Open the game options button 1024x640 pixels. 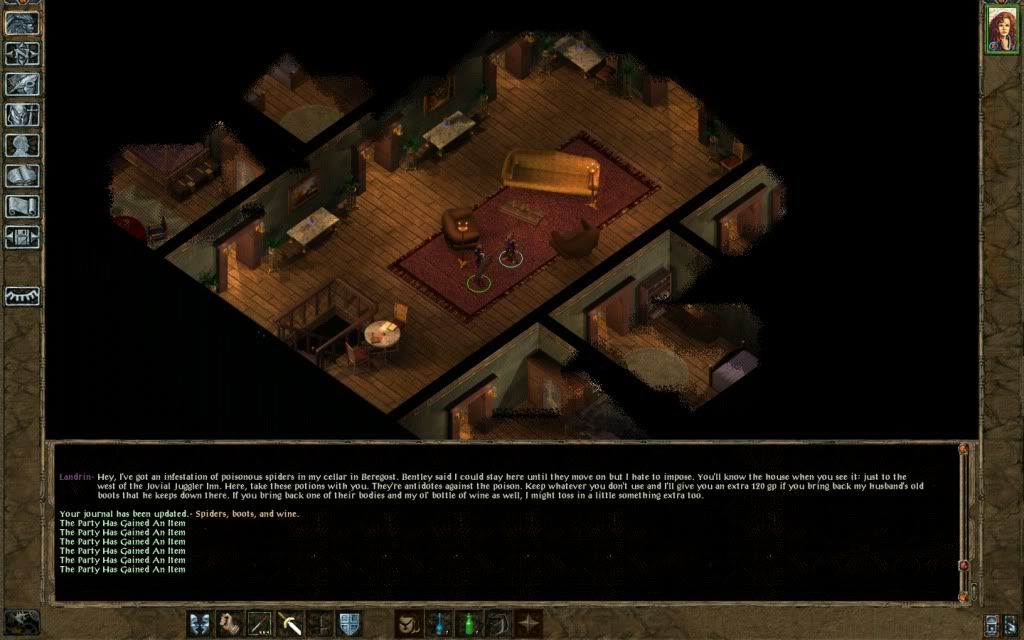22,237
